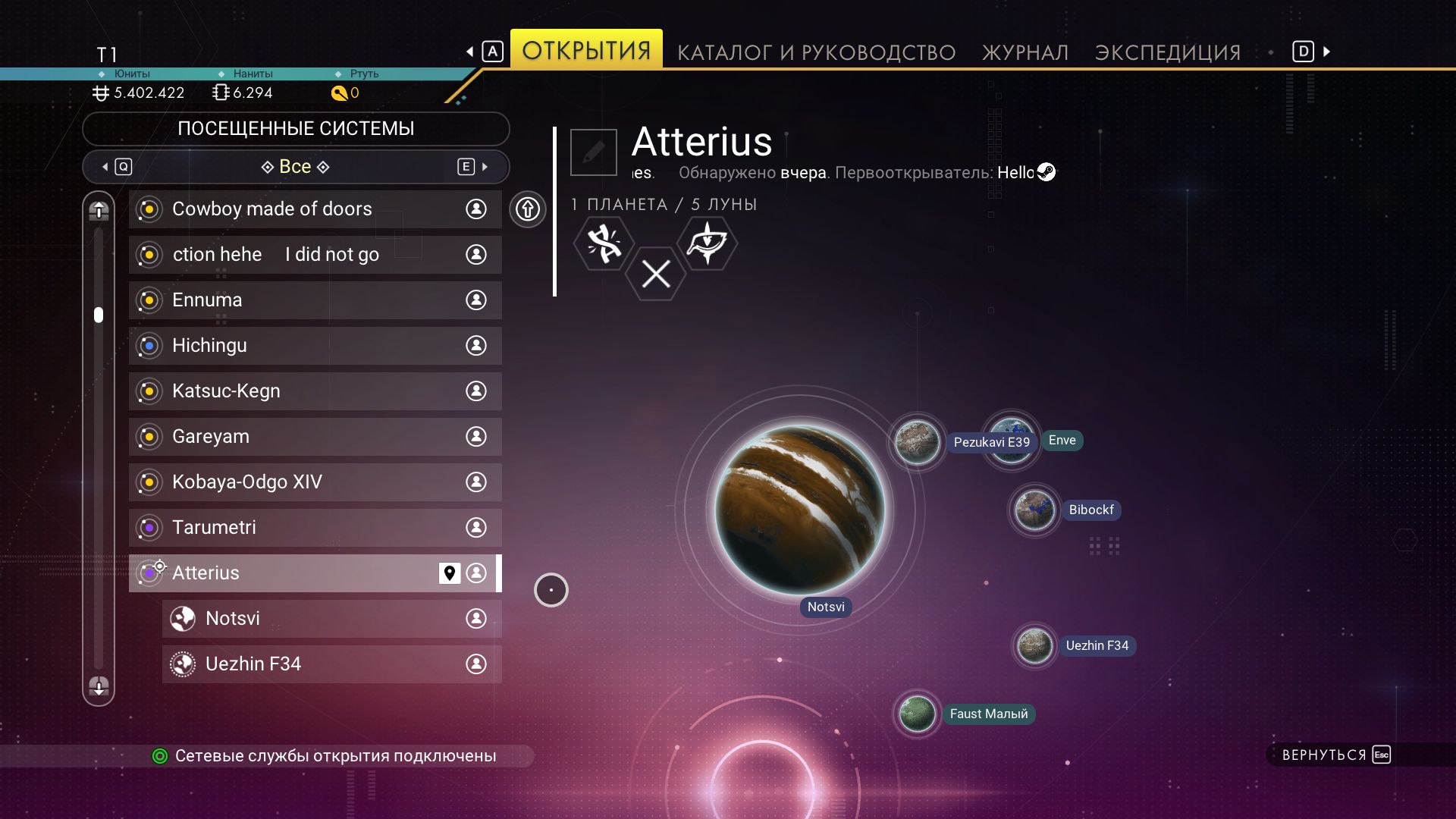
Task: Click the upload discoveries arrow button
Action: coord(528,209)
